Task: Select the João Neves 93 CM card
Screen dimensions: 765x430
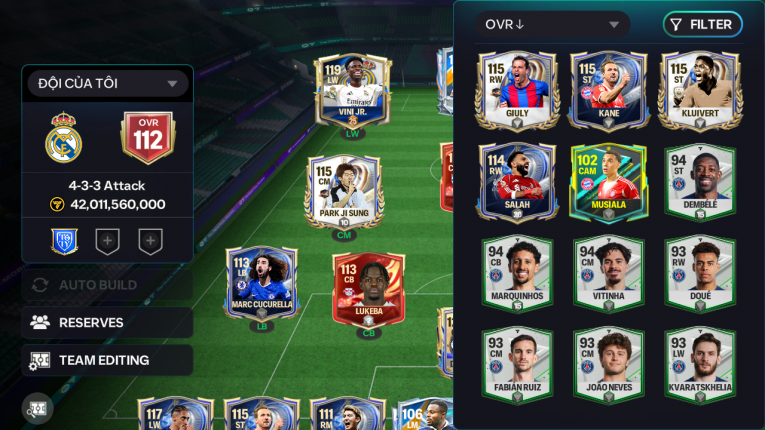Action: click(x=608, y=365)
